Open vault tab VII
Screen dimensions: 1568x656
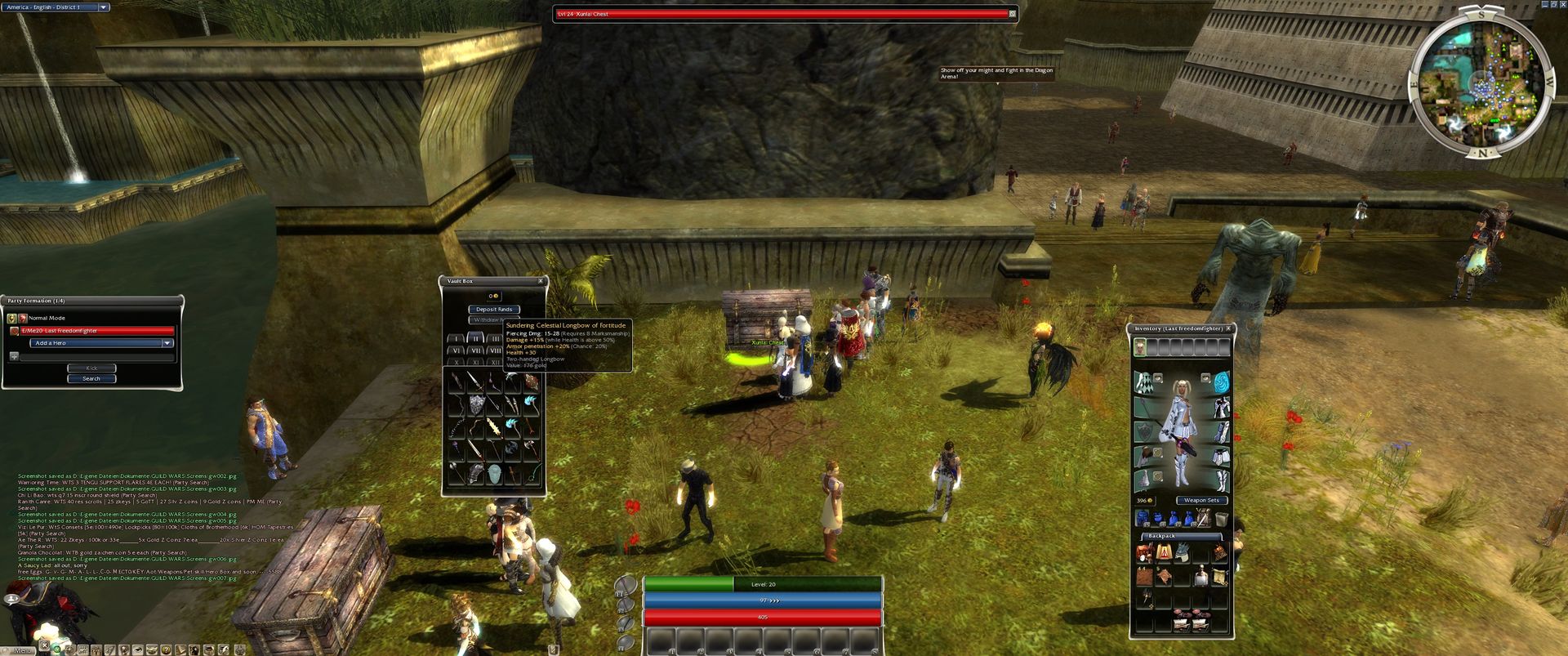pyautogui.click(x=475, y=350)
